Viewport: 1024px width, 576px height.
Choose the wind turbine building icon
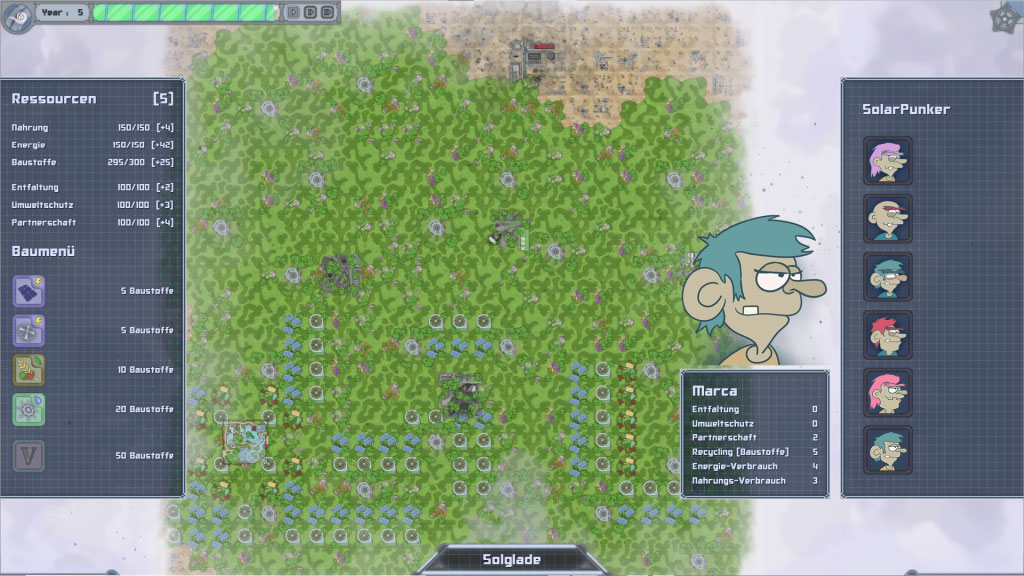coord(28,330)
